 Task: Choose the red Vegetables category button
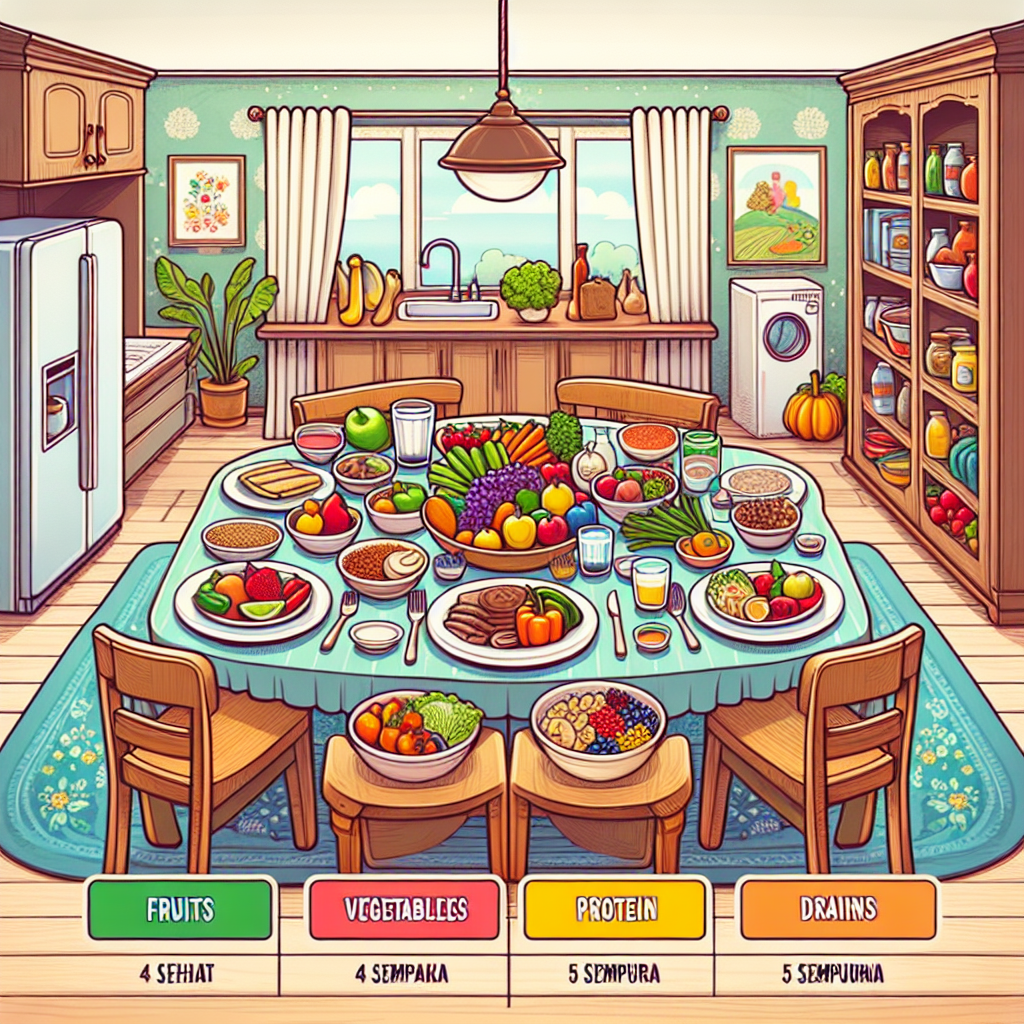(x=405, y=909)
